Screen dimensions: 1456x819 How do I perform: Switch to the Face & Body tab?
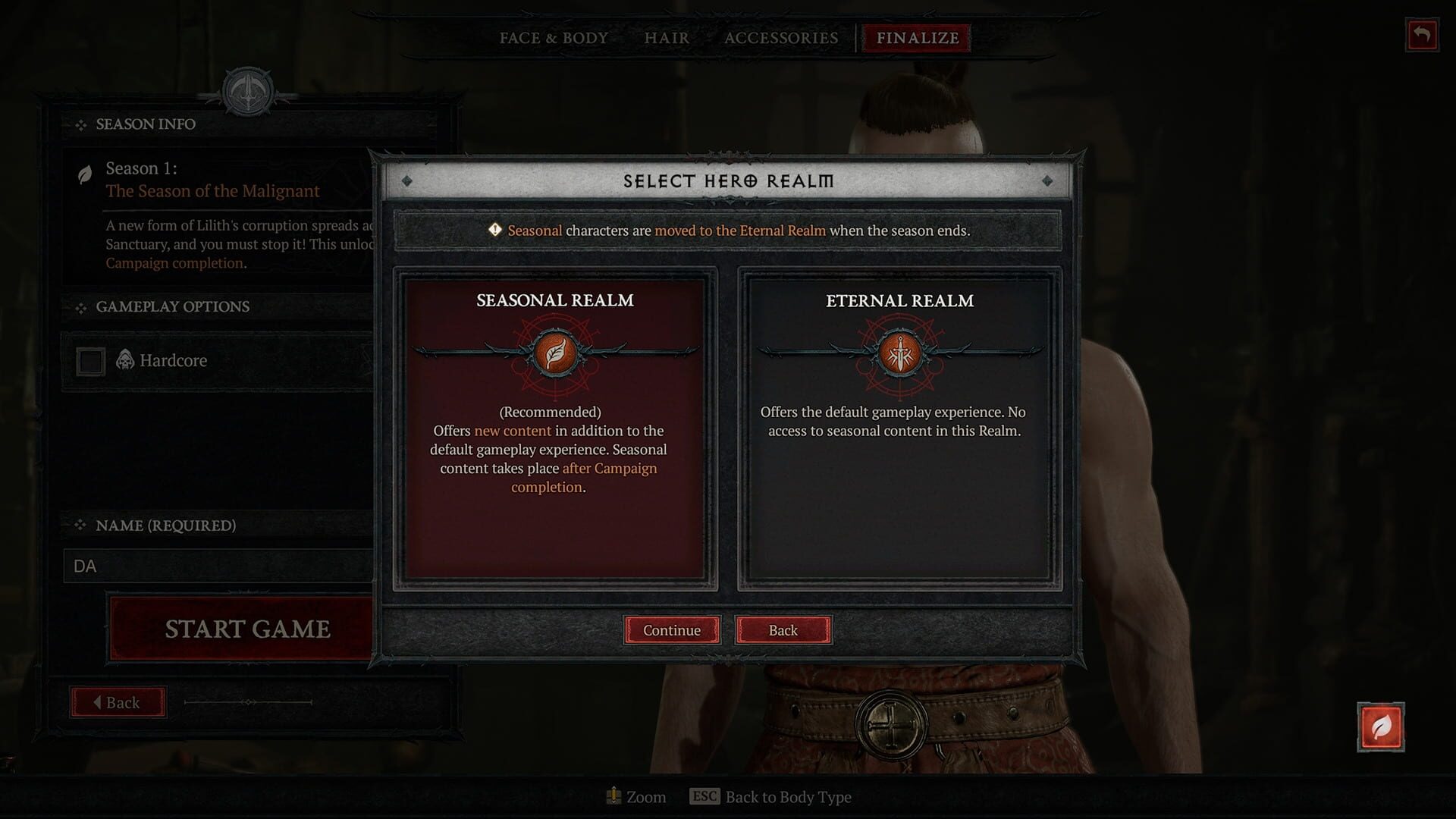point(552,38)
